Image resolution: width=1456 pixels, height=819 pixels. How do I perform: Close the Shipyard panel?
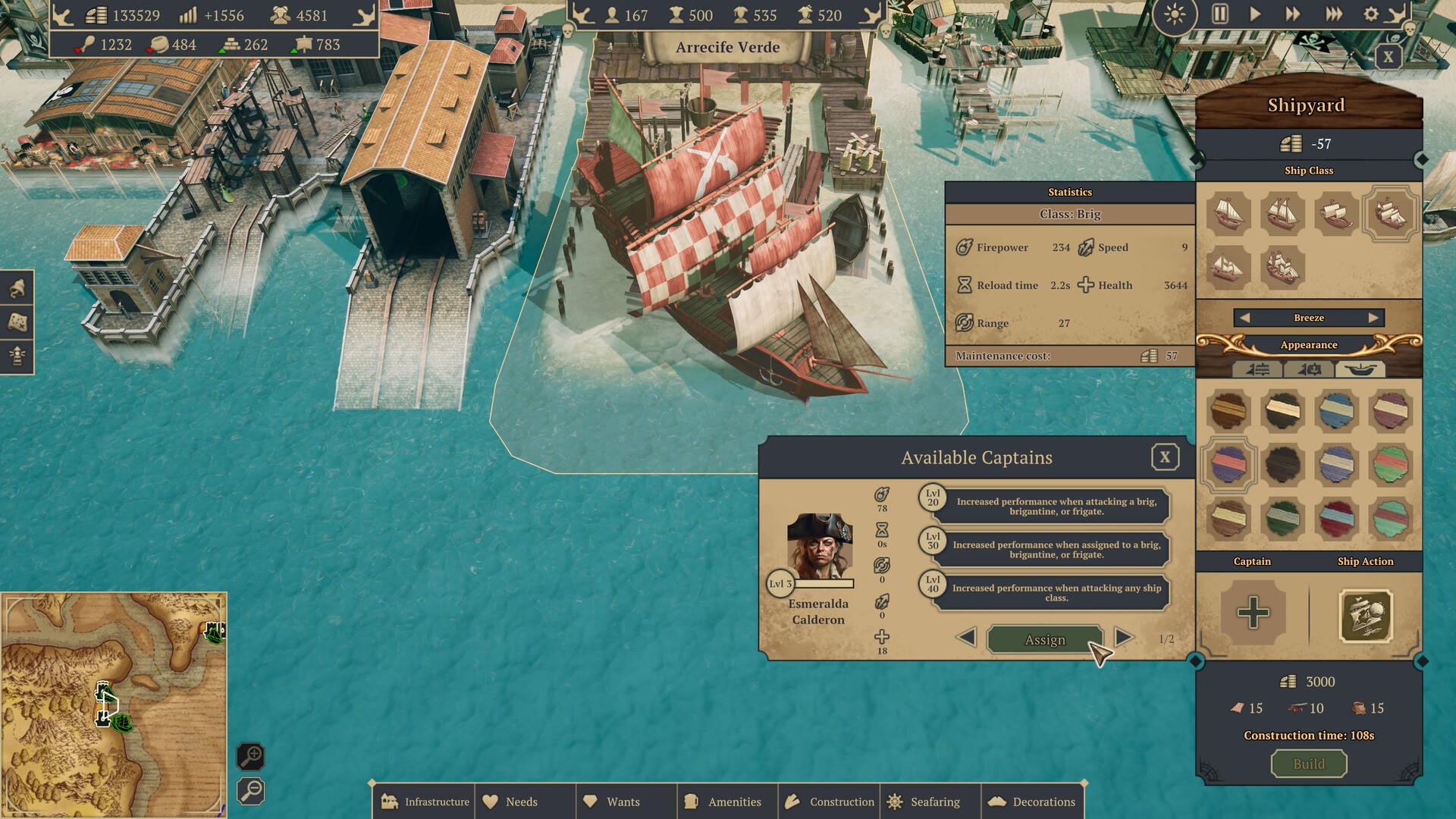click(1388, 57)
